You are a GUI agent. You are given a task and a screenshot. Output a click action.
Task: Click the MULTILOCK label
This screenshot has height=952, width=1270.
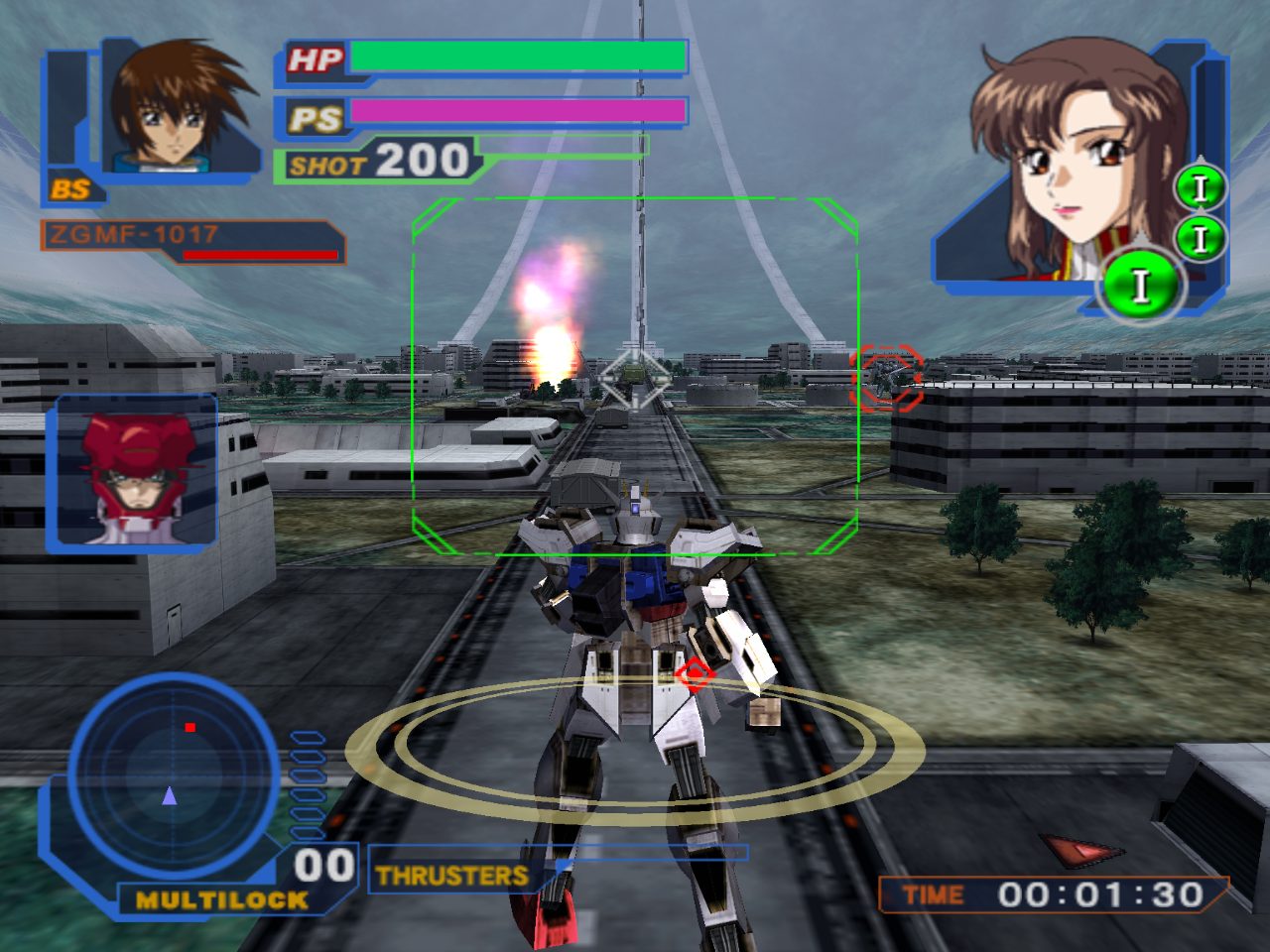(222, 900)
